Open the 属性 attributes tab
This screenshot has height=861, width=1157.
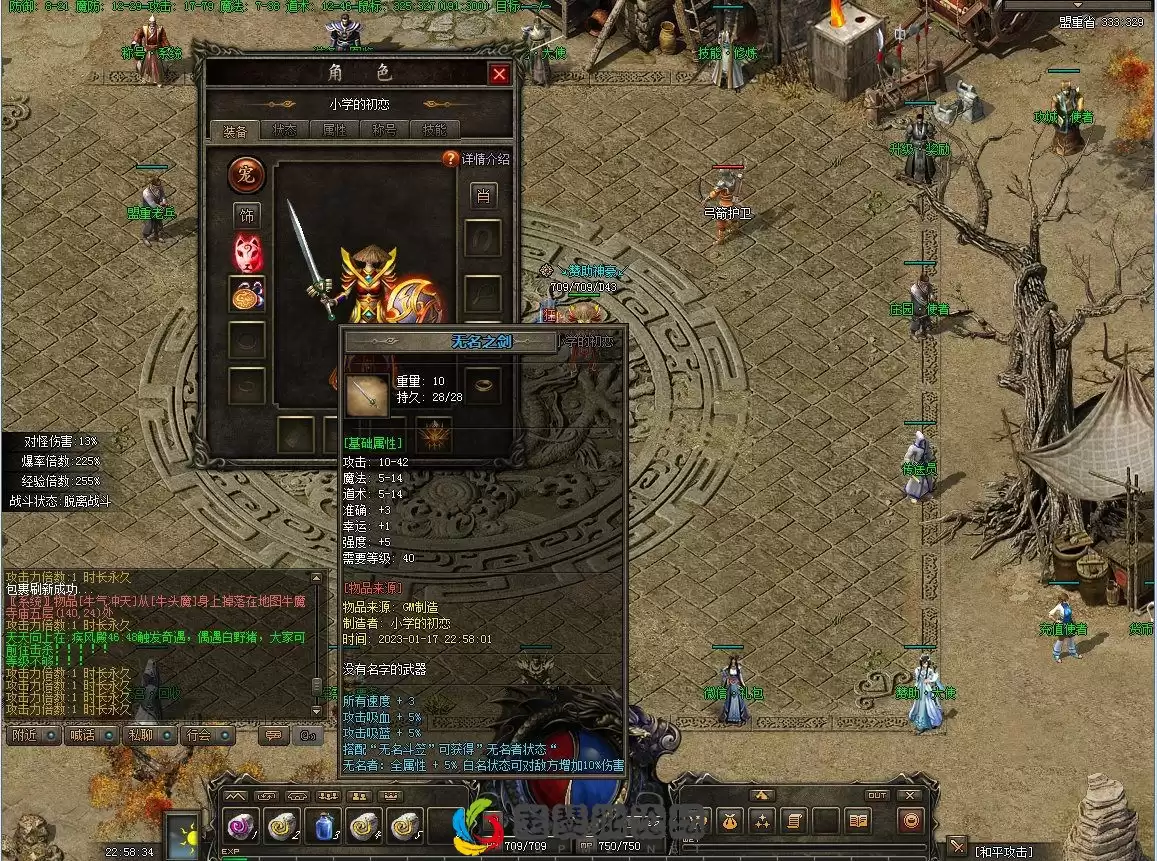[x=335, y=130]
